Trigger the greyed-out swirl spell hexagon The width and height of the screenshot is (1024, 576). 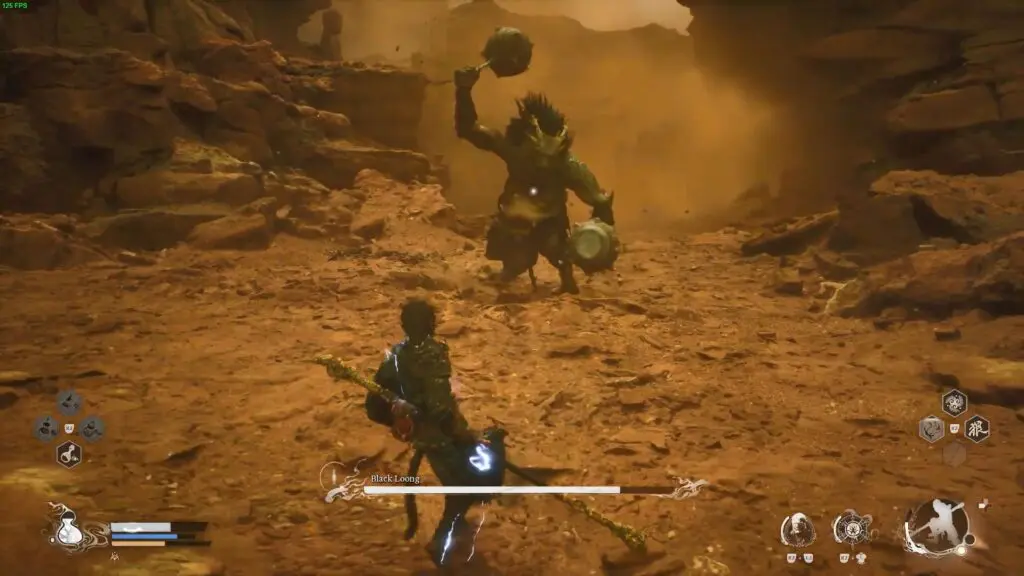coord(931,430)
